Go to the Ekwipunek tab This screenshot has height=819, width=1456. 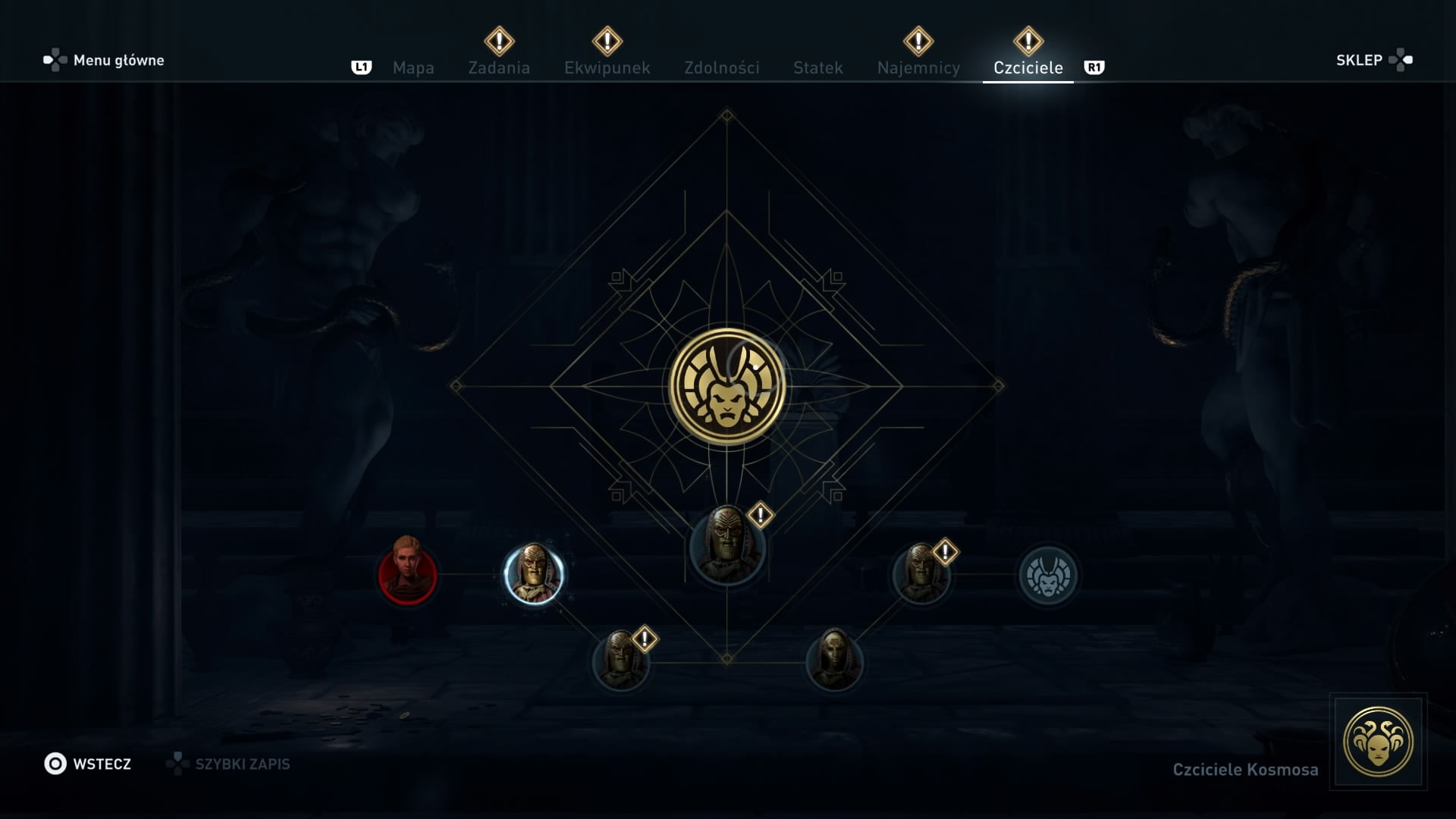607,67
